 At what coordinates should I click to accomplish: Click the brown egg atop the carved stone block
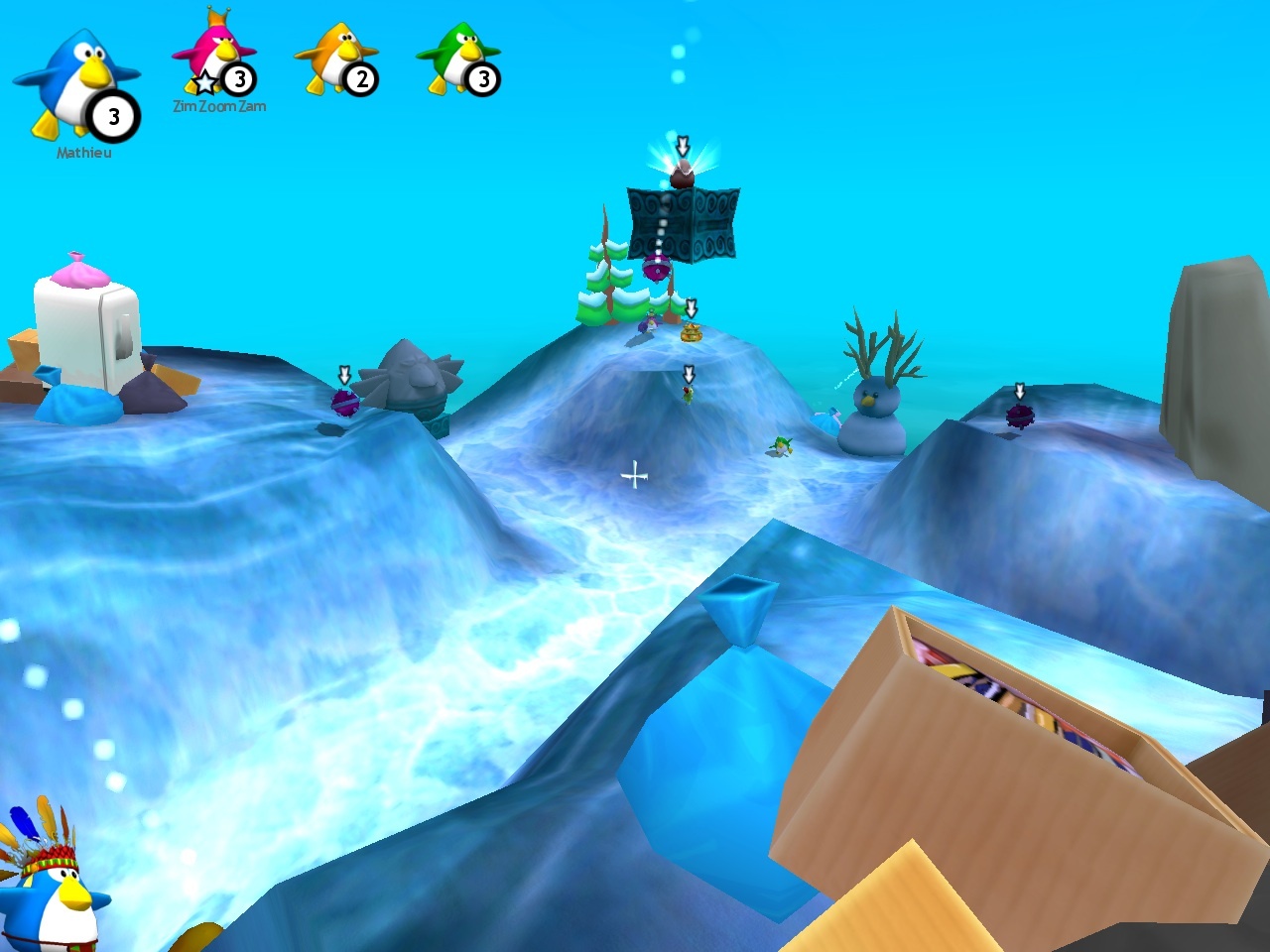pos(683,177)
